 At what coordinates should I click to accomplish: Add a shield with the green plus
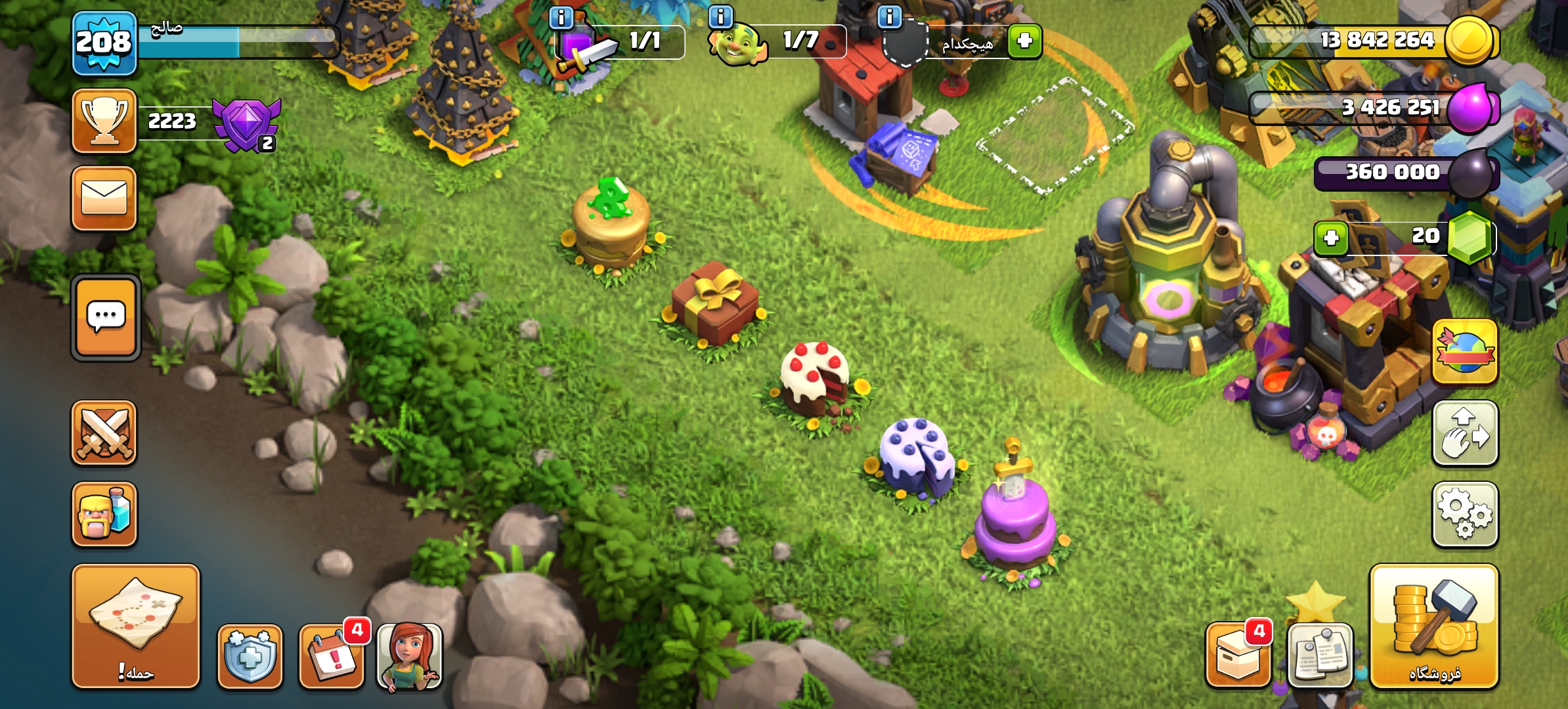click(x=1025, y=41)
